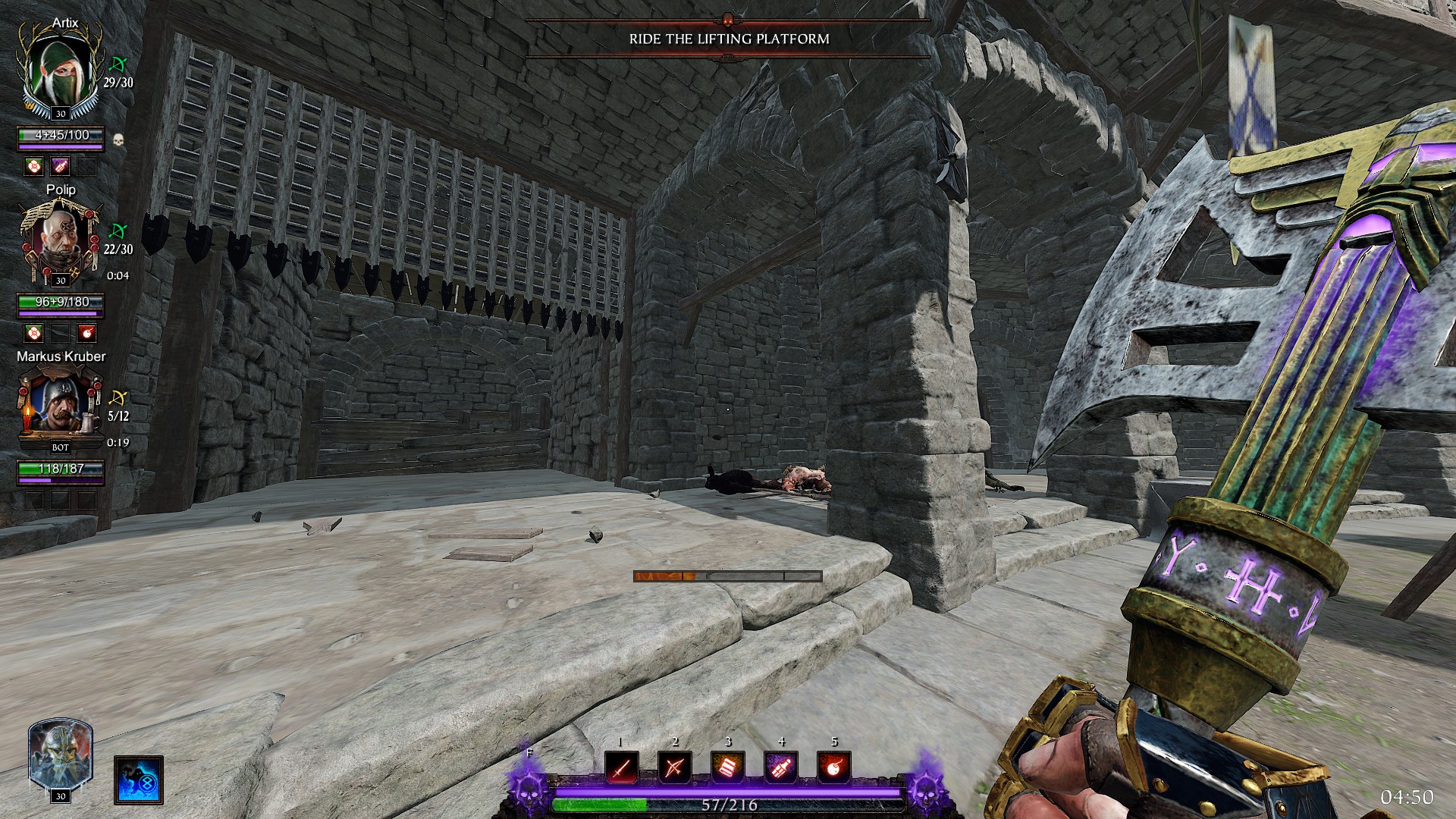Equip the bomb grenade slot

click(x=834, y=769)
